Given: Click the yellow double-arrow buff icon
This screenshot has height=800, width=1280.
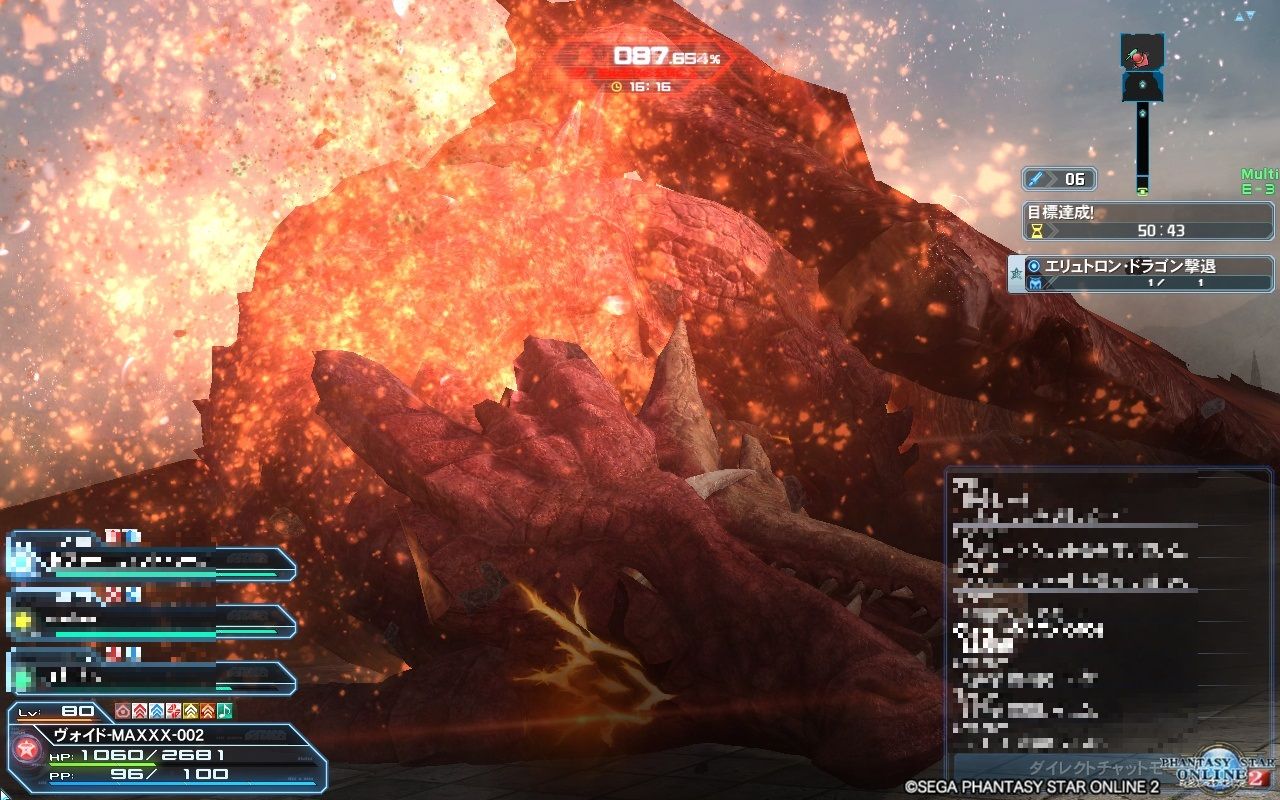Looking at the screenshot, I should click(191, 710).
